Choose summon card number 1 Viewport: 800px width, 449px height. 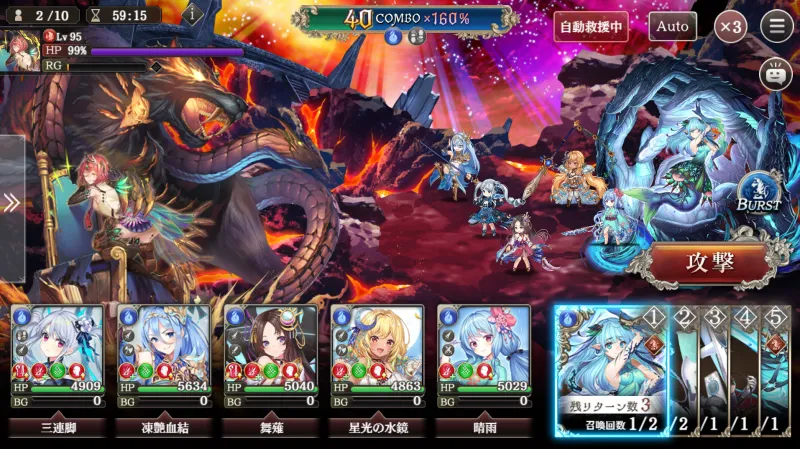coord(611,368)
